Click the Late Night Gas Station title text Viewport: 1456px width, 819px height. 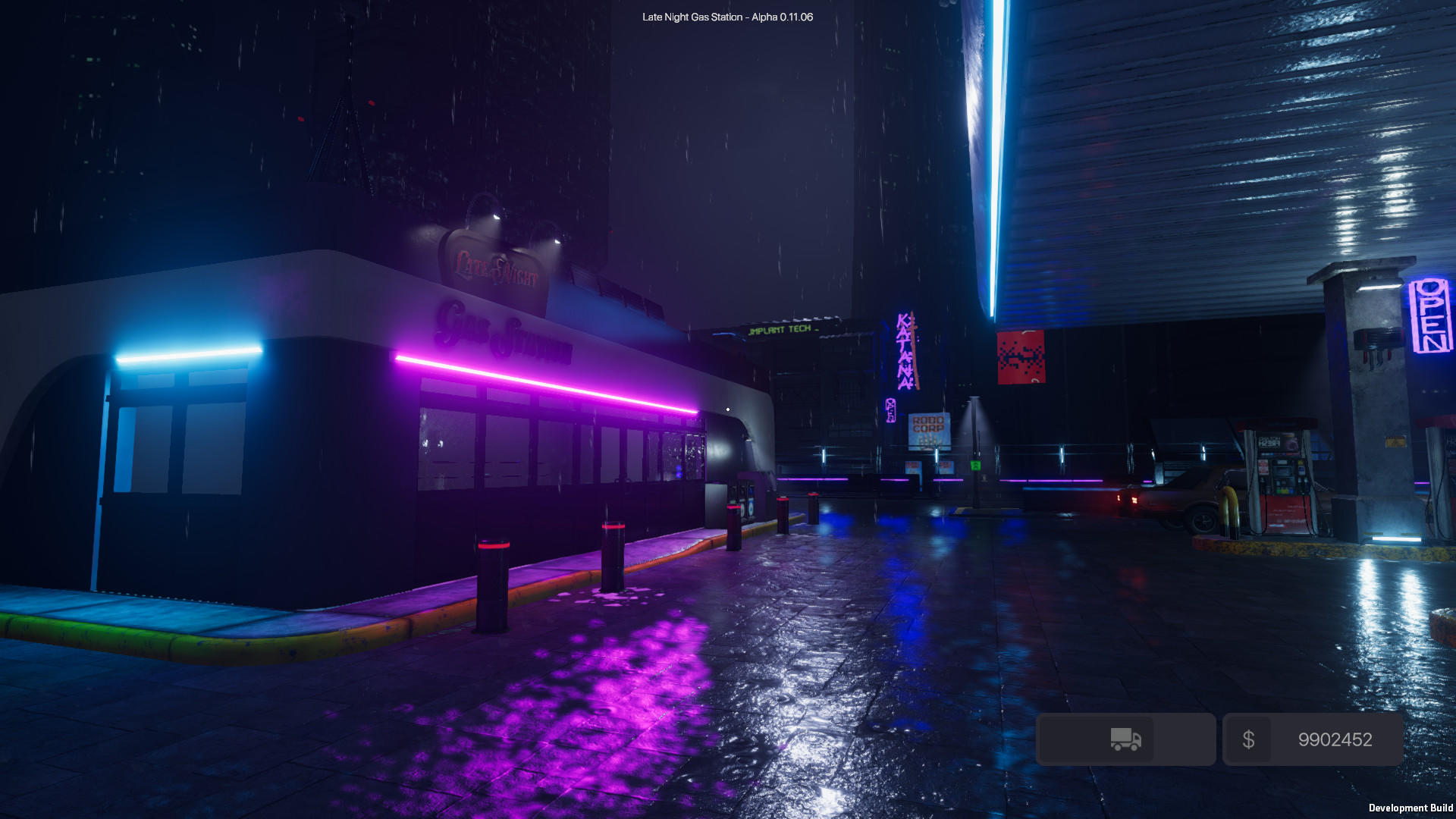pyautogui.click(x=726, y=15)
